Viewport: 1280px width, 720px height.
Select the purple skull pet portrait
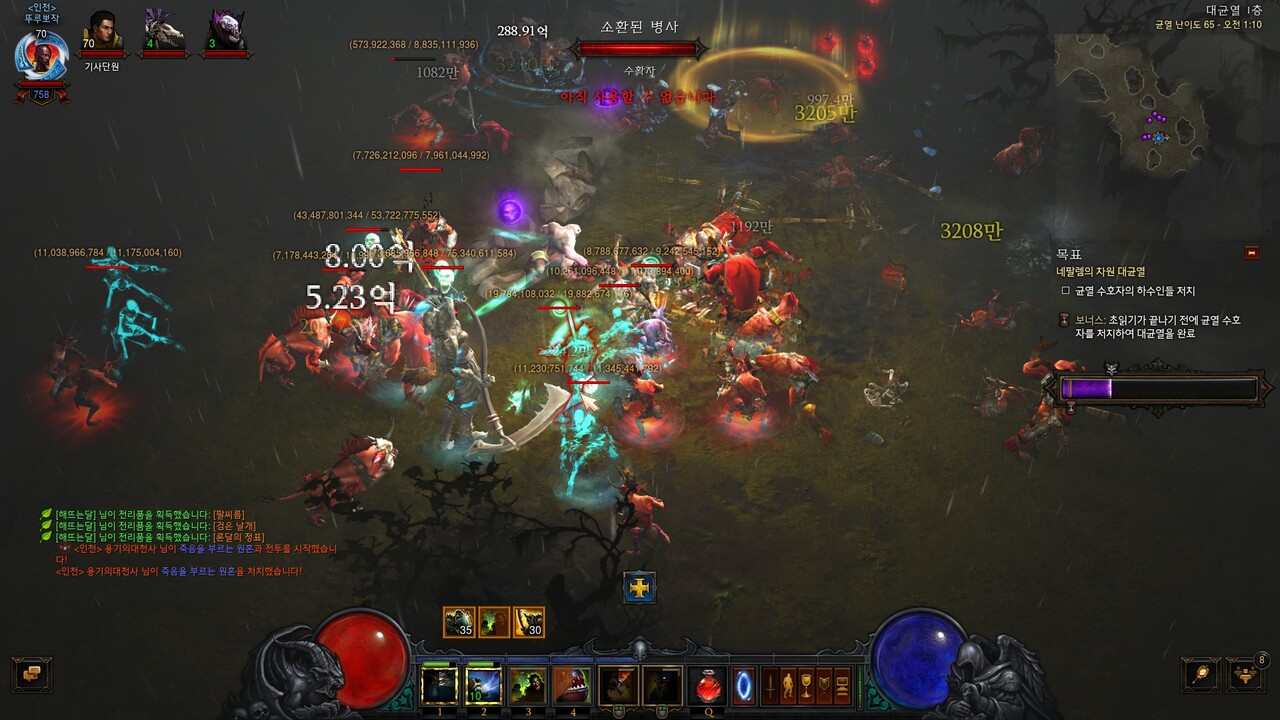pos(226,32)
